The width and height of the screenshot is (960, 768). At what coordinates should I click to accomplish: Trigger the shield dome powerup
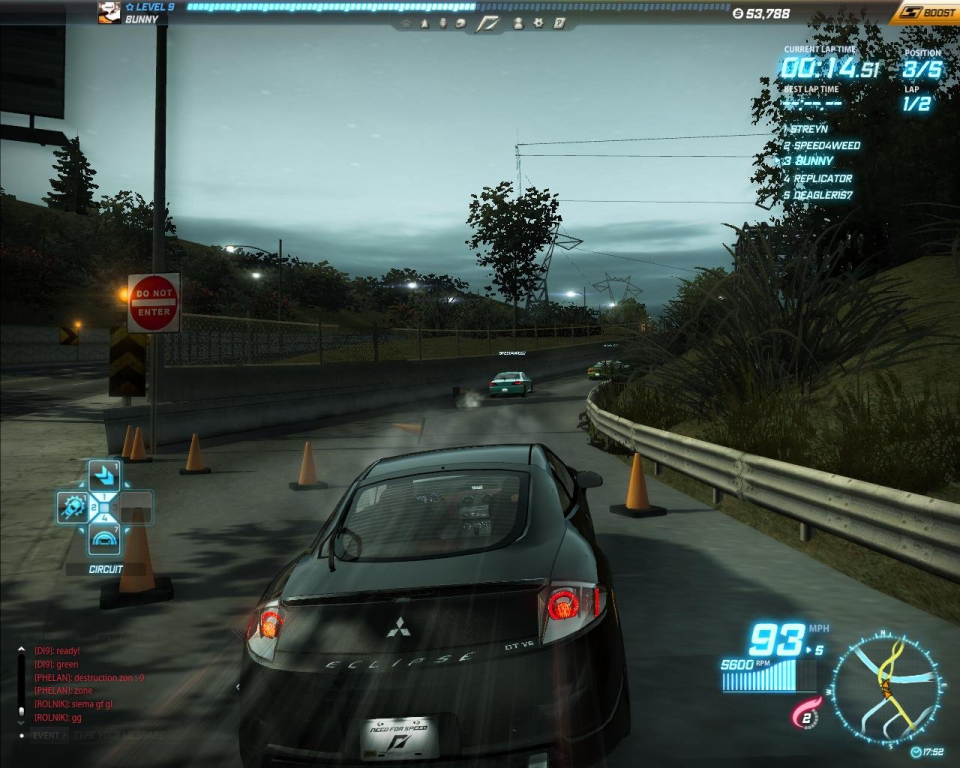(104, 540)
